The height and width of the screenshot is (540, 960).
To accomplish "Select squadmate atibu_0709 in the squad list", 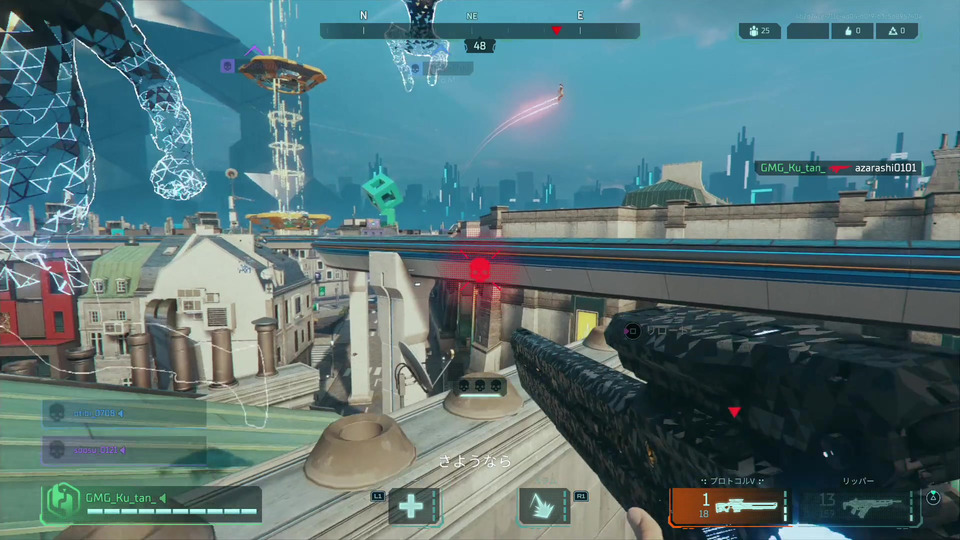I will click(123, 412).
